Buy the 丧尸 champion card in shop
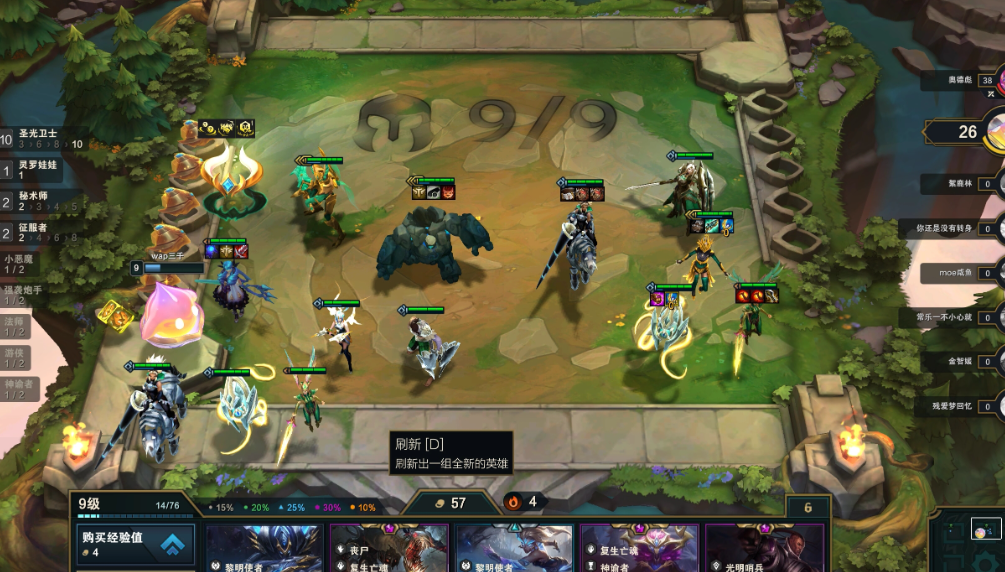 [390, 548]
